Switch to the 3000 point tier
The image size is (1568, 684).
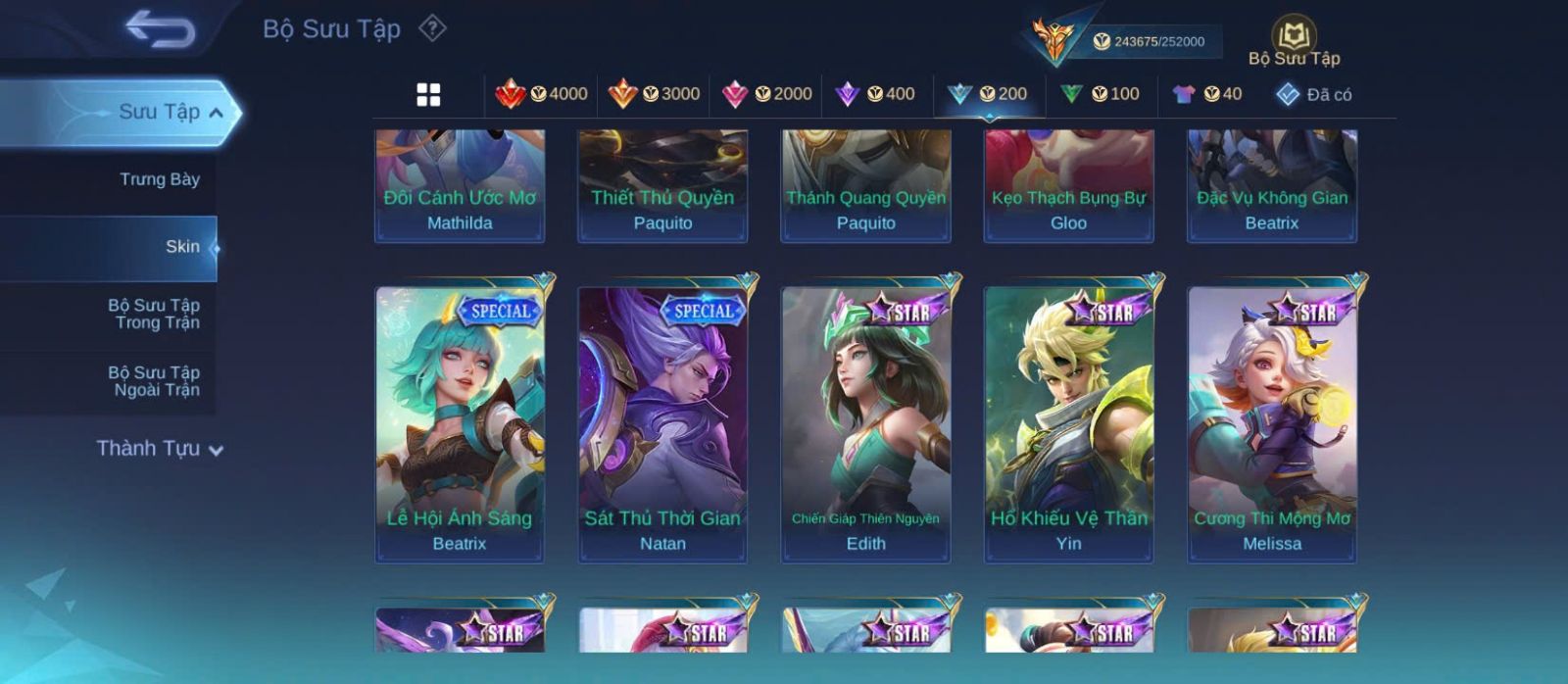(x=655, y=94)
